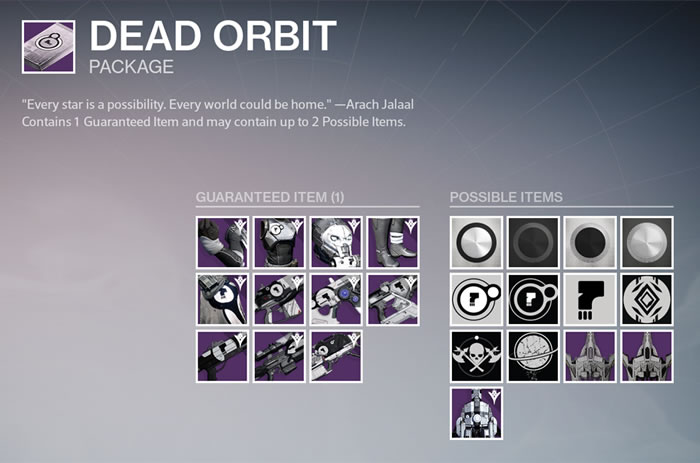
Task: Select the white shader with black ring
Action: click(x=476, y=241)
